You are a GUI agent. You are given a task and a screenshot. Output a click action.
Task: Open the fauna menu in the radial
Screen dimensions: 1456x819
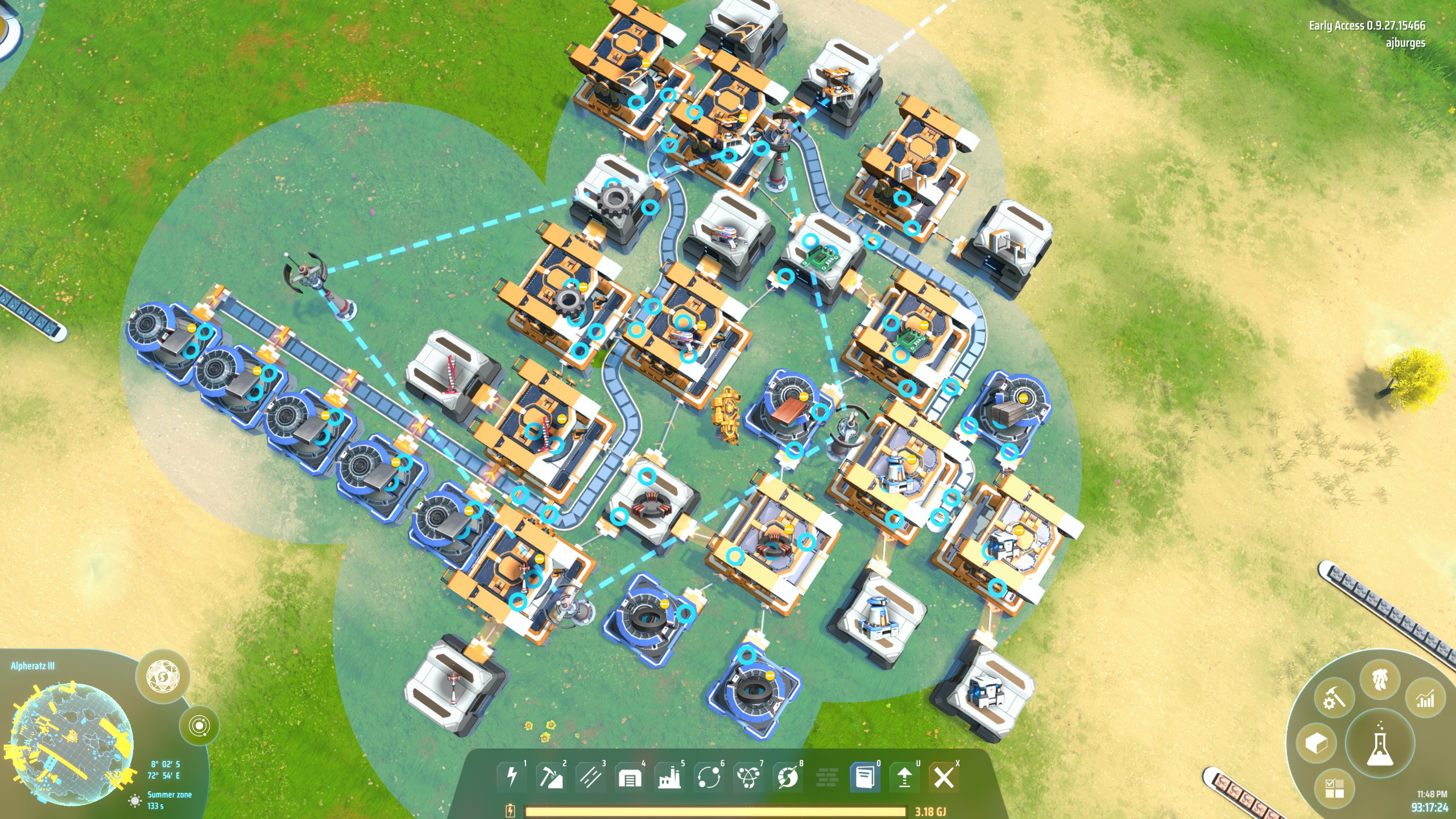(x=1380, y=679)
